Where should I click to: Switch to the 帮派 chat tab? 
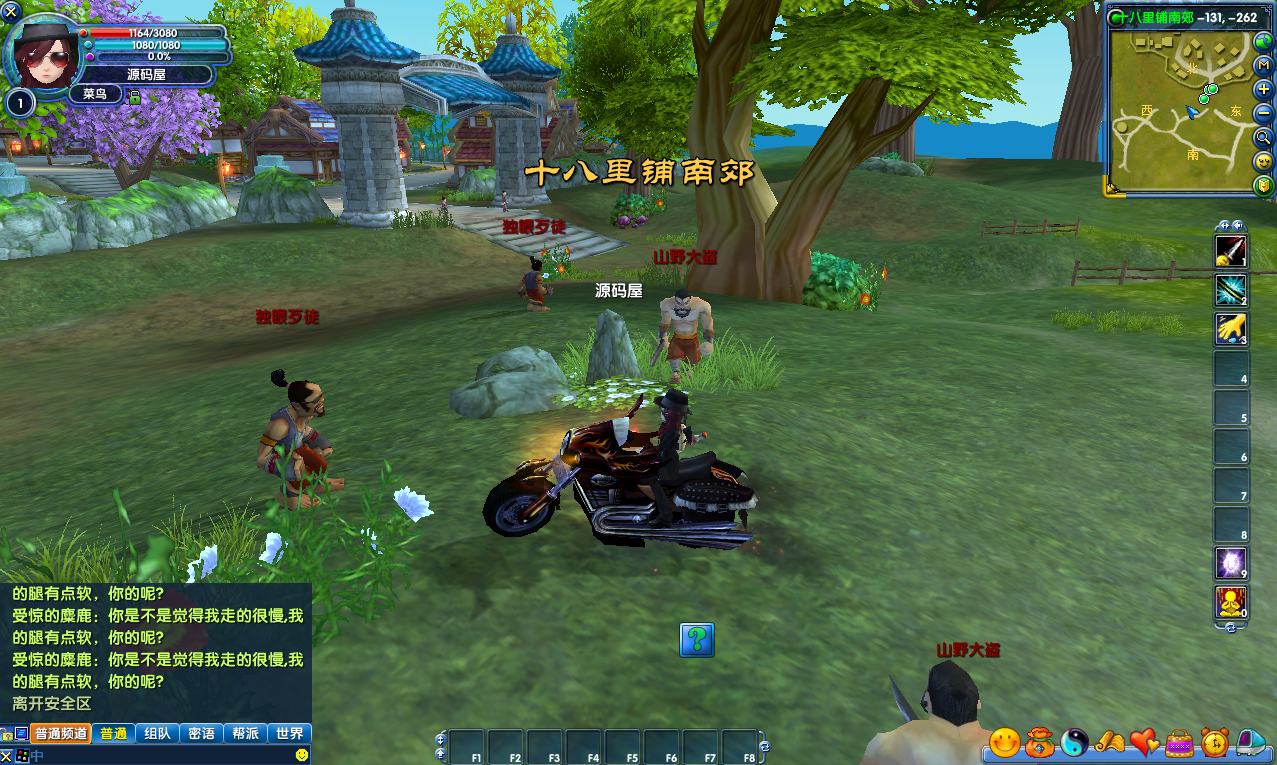pyautogui.click(x=245, y=733)
